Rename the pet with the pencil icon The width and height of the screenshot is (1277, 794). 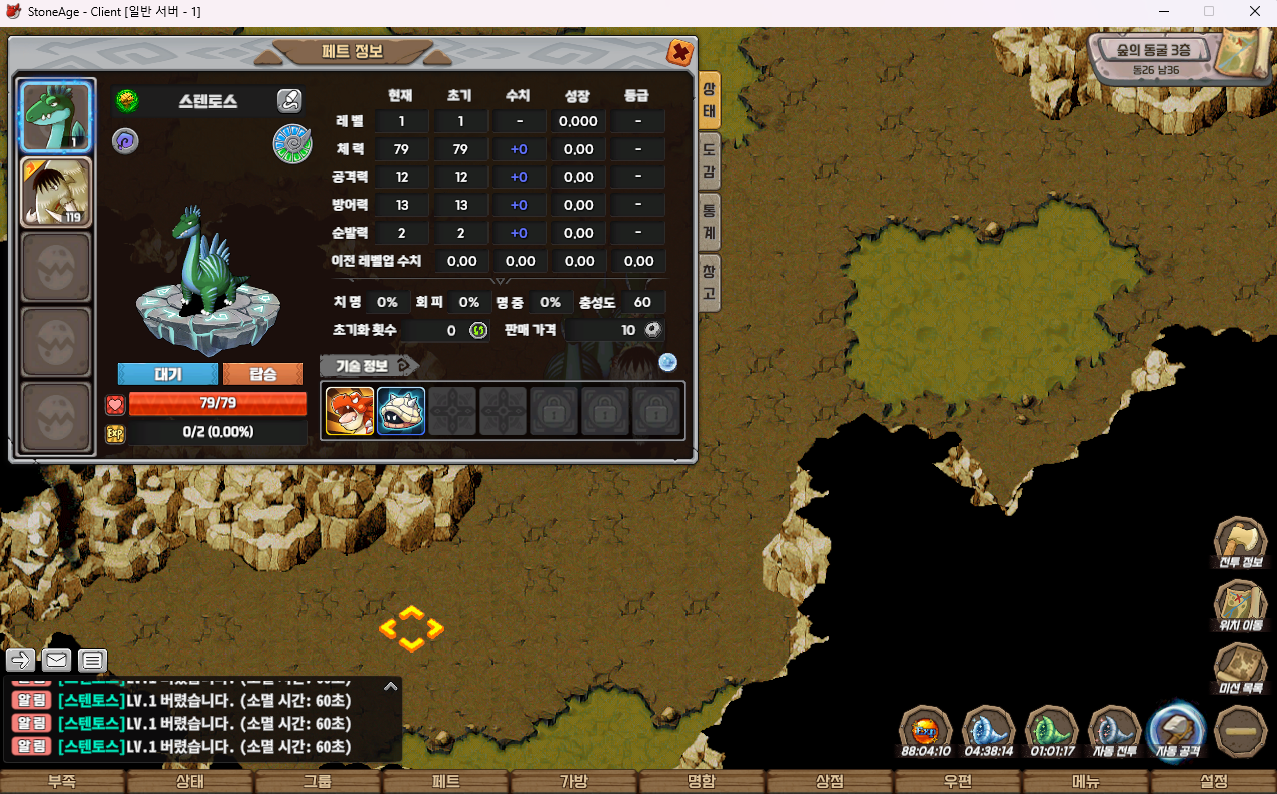point(289,100)
